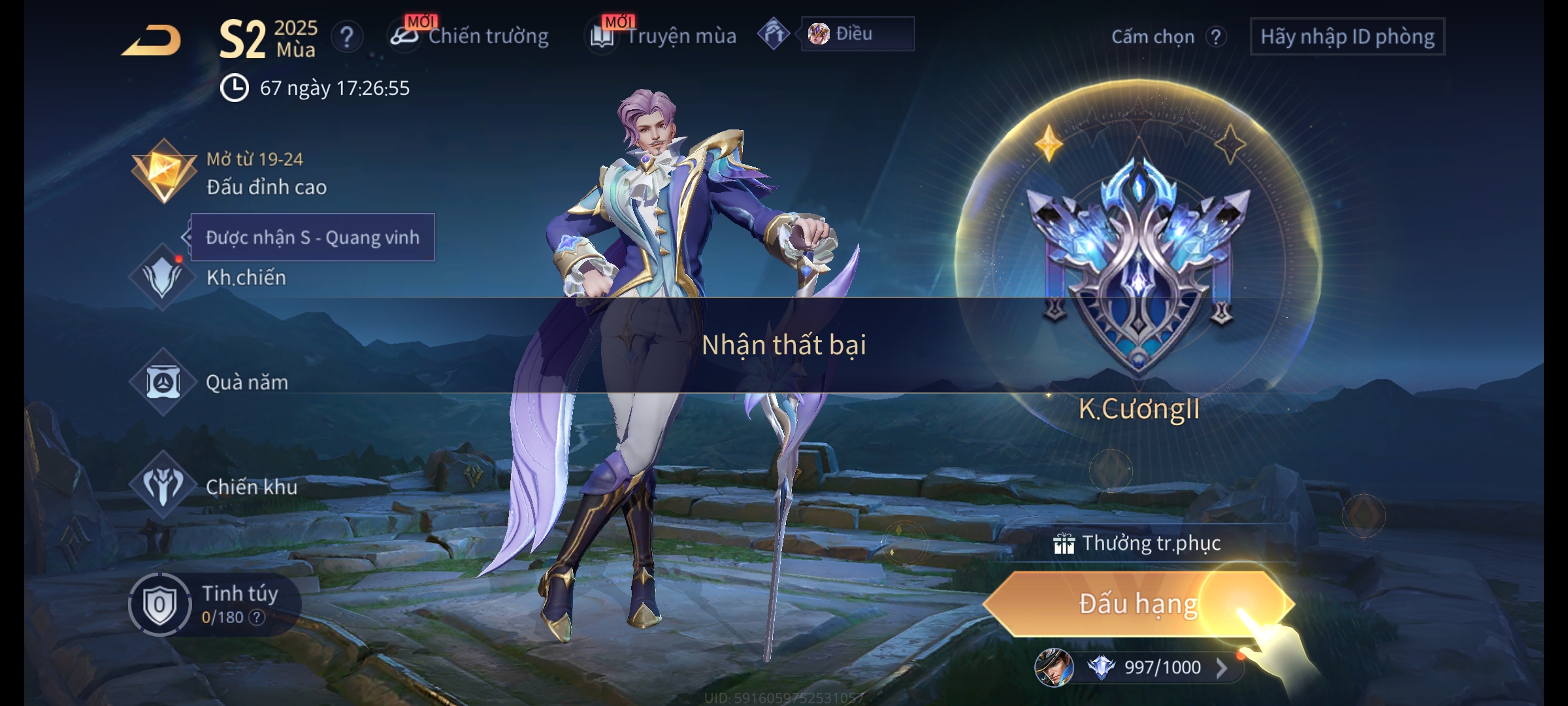This screenshot has height=706, width=1568.
Task: Expand the 997/1000 hero points arrow
Action: [1221, 667]
